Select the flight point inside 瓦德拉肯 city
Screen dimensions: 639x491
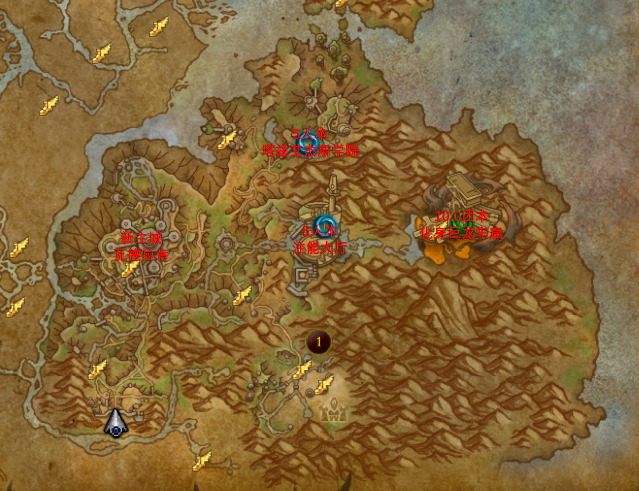click(x=129, y=268)
